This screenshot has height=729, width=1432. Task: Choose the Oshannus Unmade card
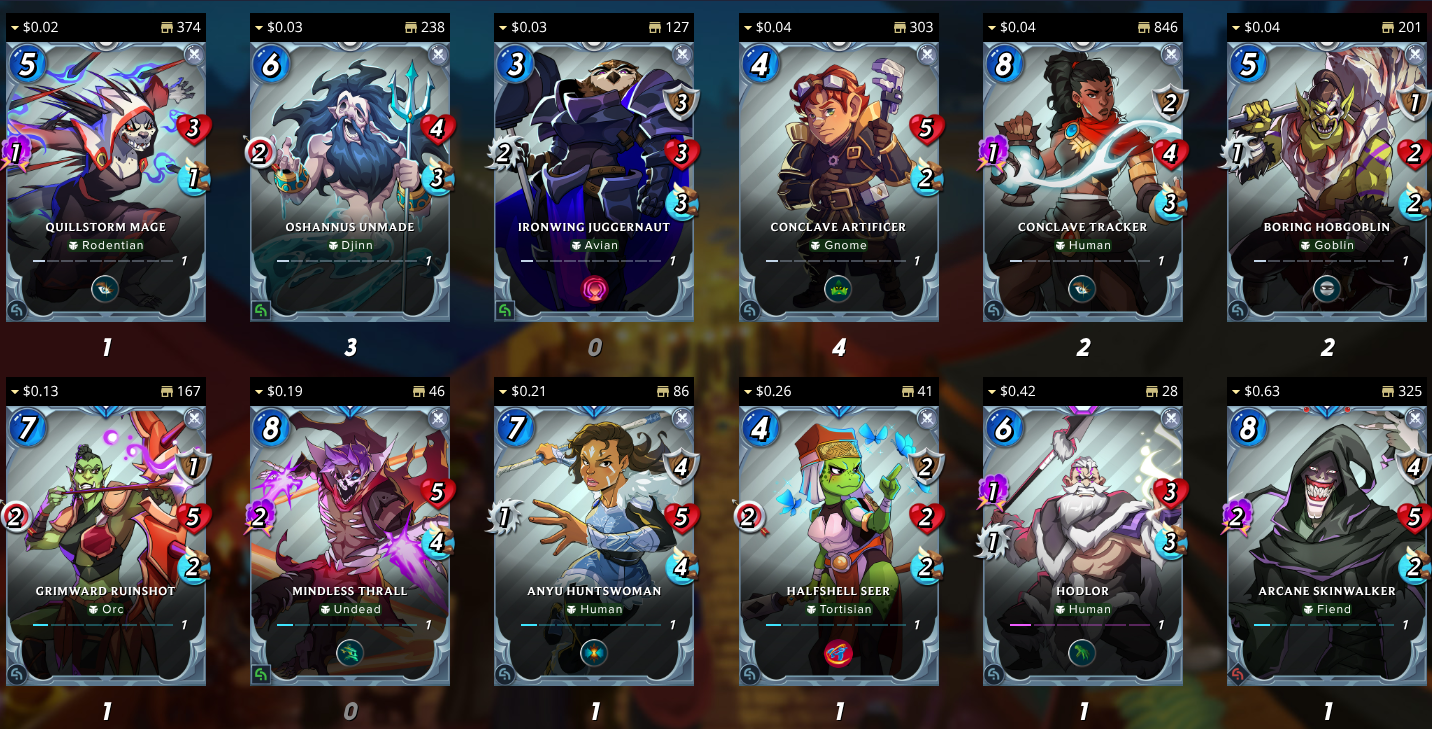click(x=350, y=180)
